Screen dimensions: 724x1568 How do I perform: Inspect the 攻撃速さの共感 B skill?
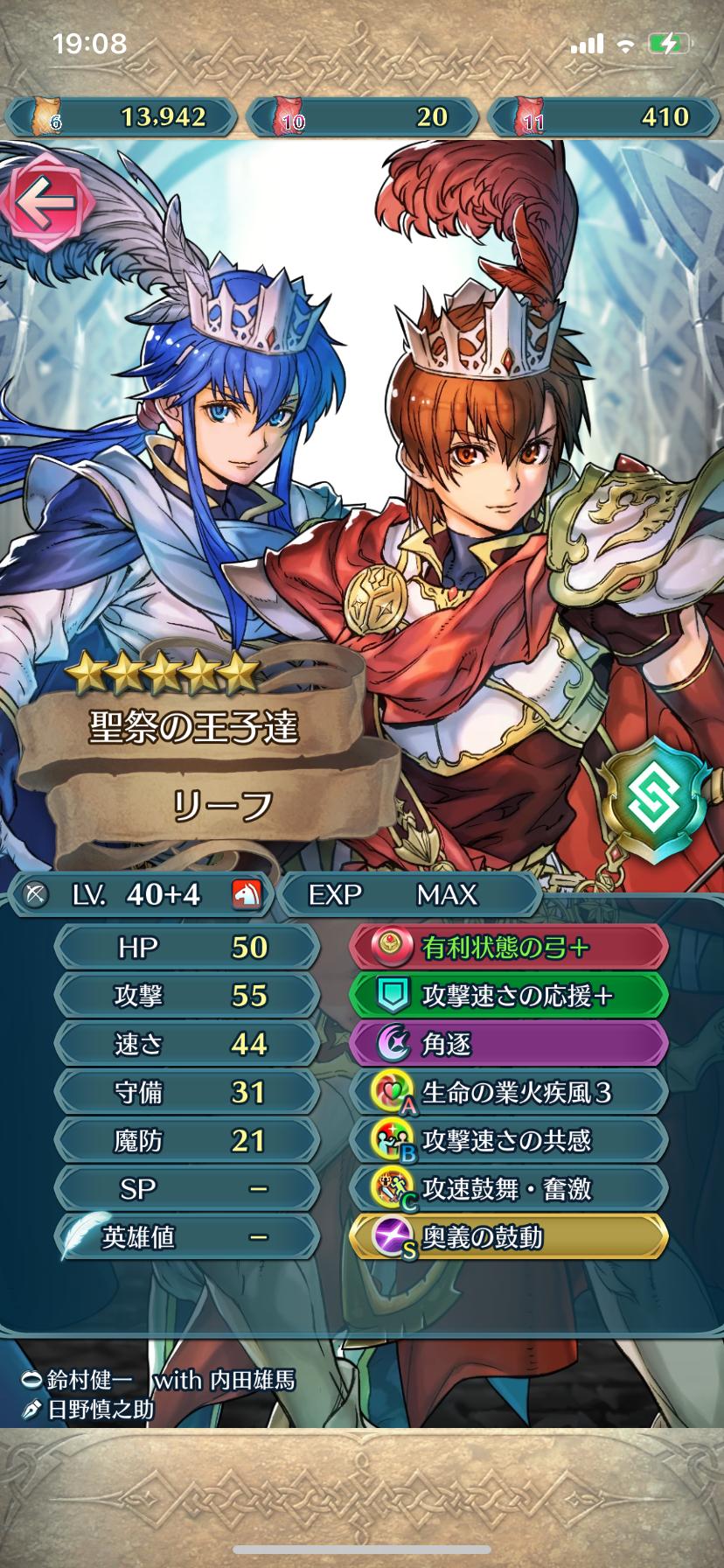(x=509, y=1140)
